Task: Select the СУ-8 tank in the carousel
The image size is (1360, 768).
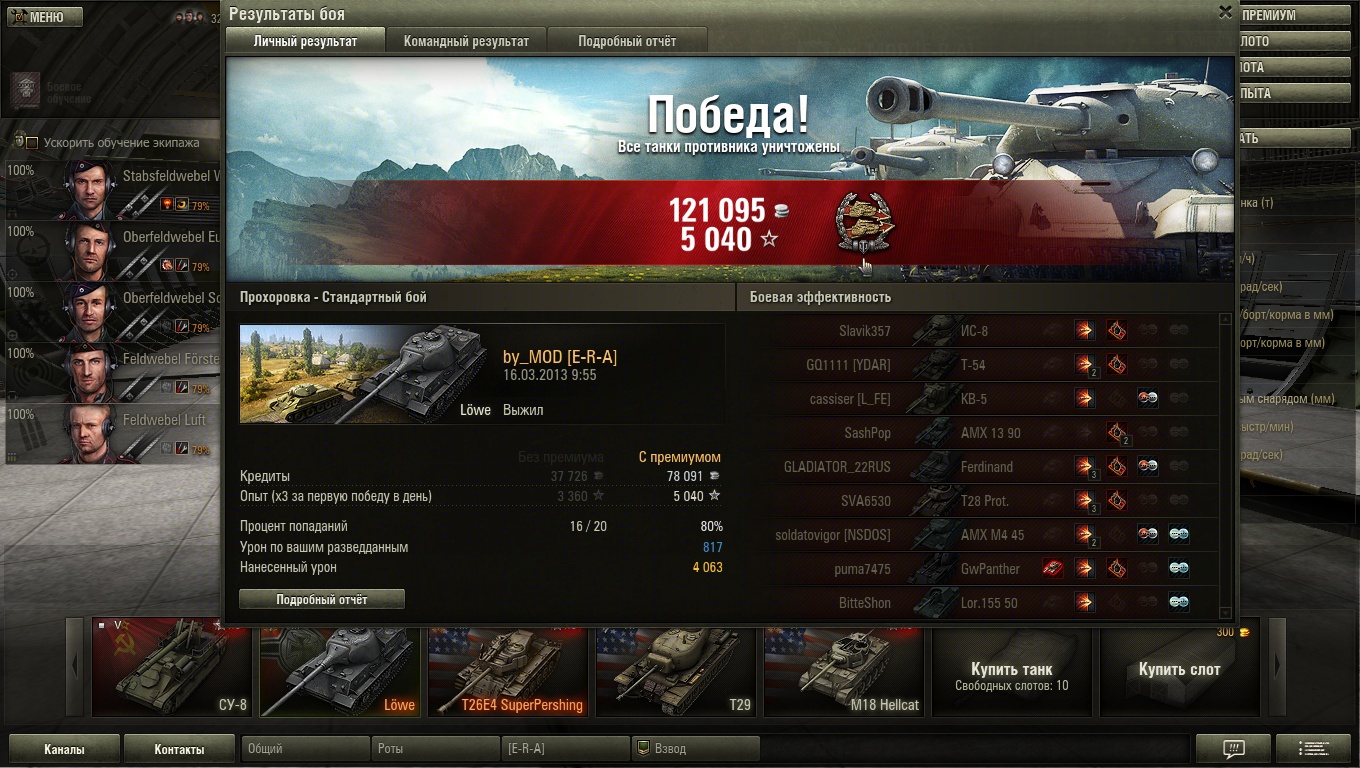Action: pyautogui.click(x=172, y=668)
